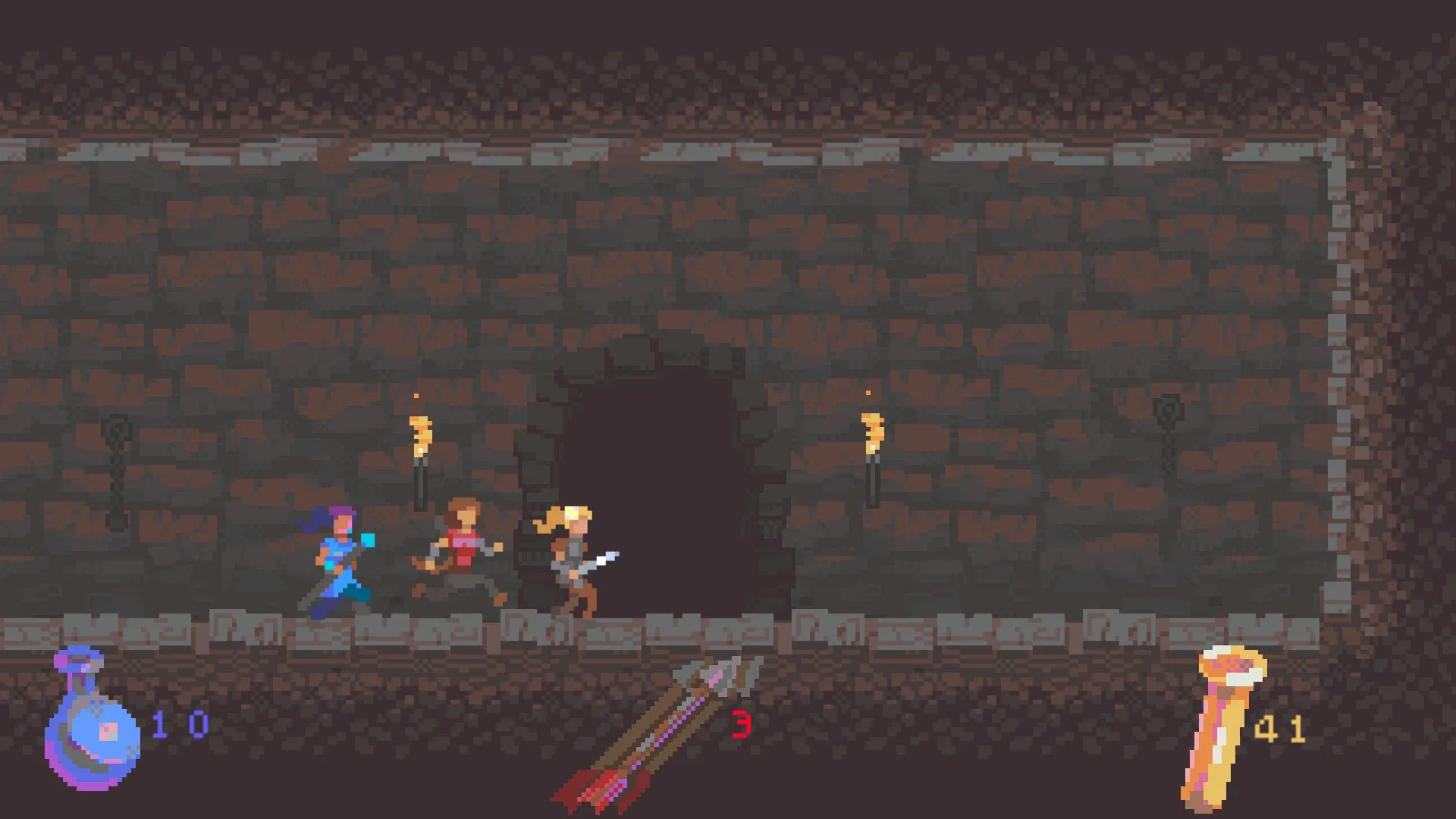This screenshot has width=1456, height=819.
Task: Click the potion count number 10
Action: tap(178, 724)
